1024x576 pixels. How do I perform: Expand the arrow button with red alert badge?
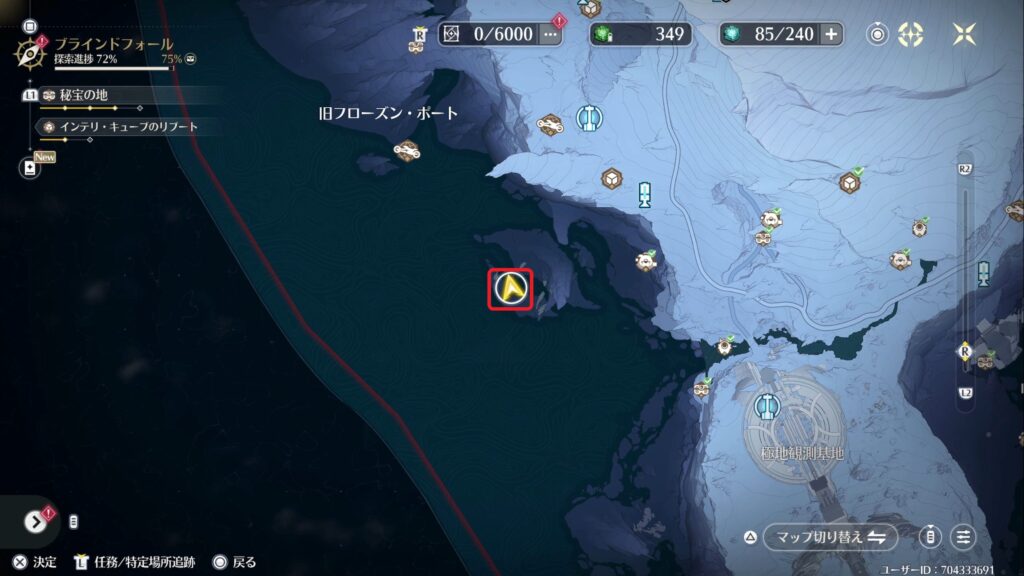click(36, 520)
